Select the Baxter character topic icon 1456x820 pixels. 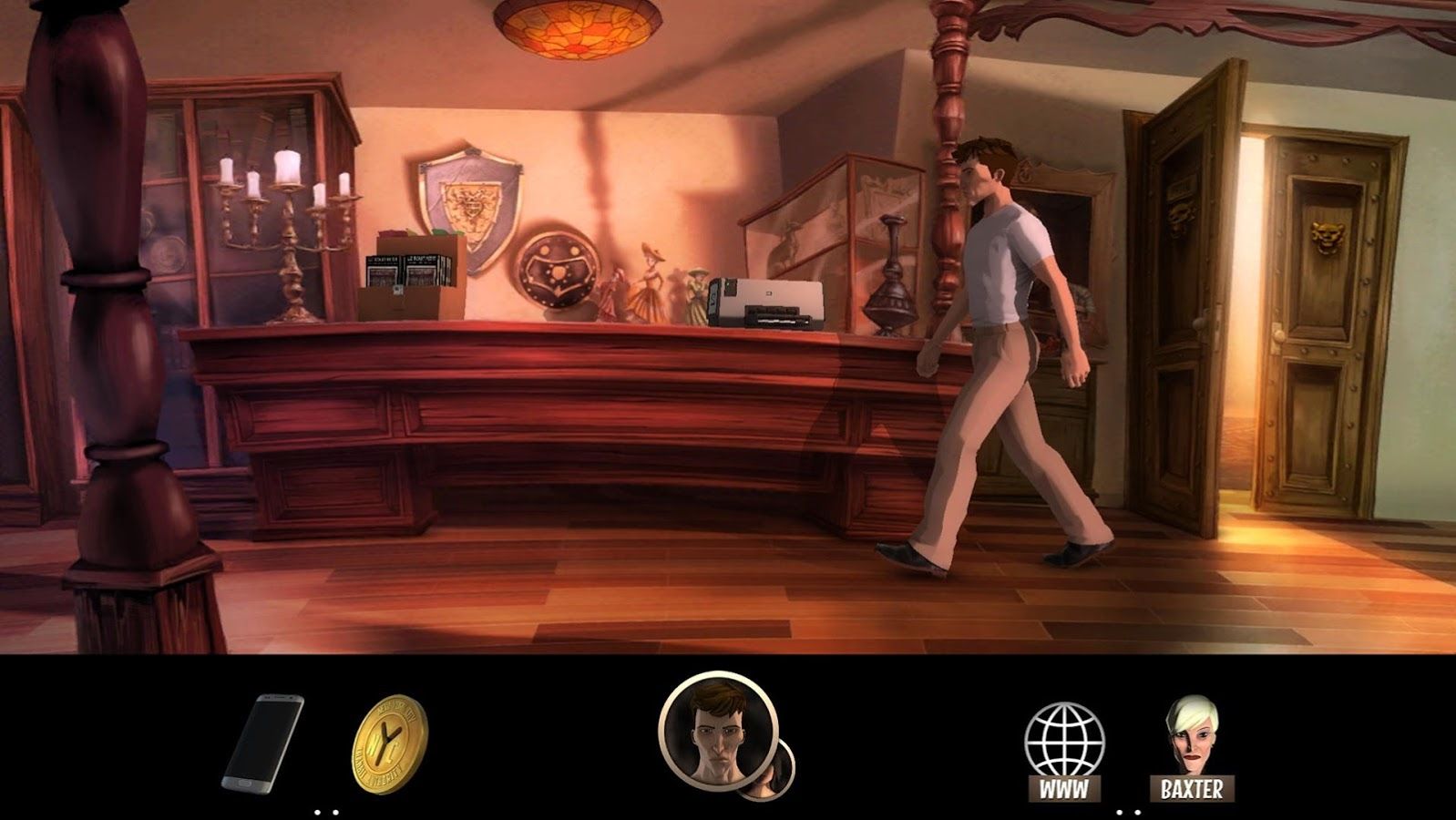[1194, 733]
